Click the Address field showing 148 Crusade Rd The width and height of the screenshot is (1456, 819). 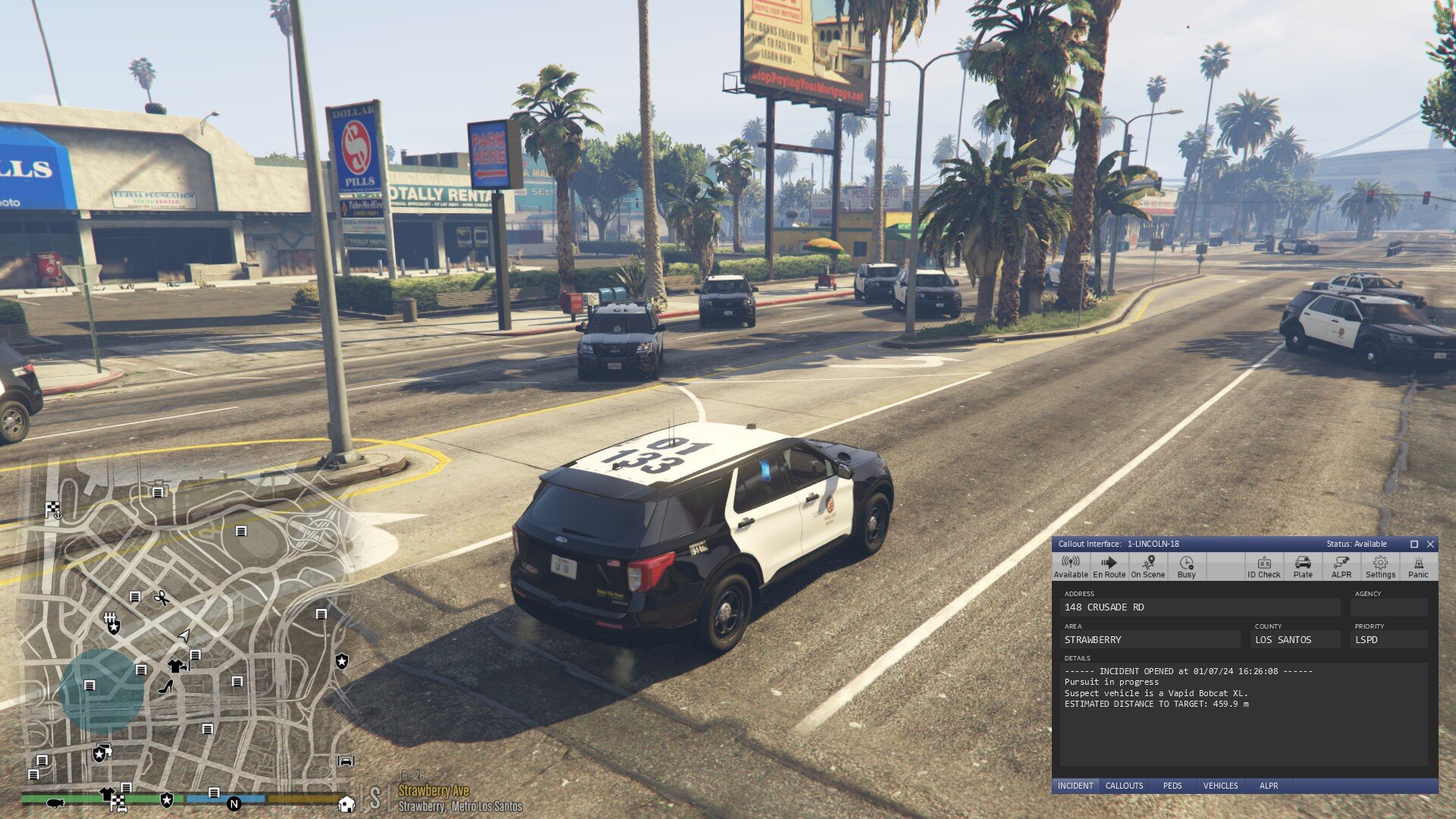pos(1200,607)
